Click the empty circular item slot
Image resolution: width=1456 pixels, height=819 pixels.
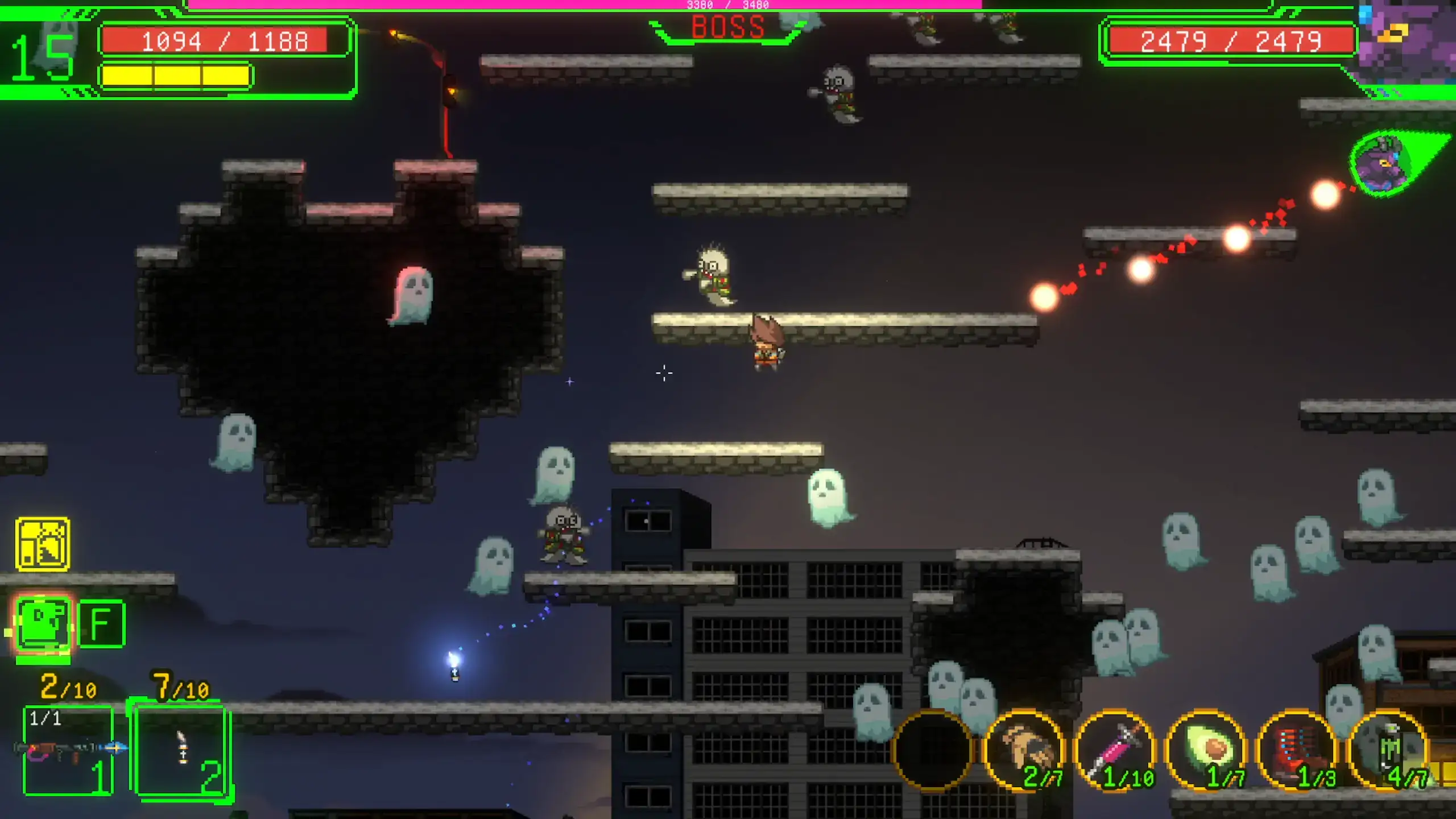coord(933,751)
